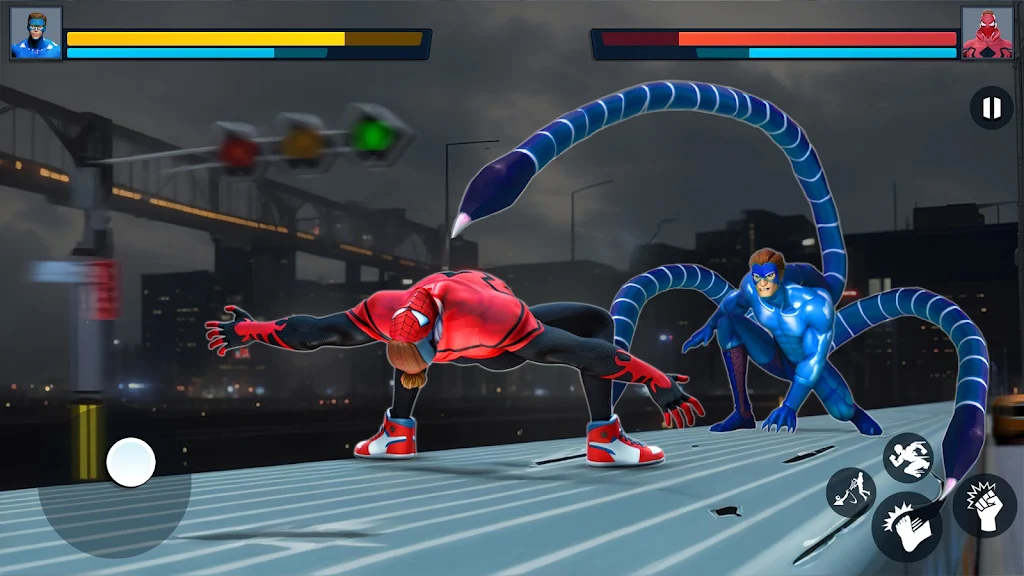Trigger the web grapple attack button
The image size is (1024, 576).
[851, 492]
